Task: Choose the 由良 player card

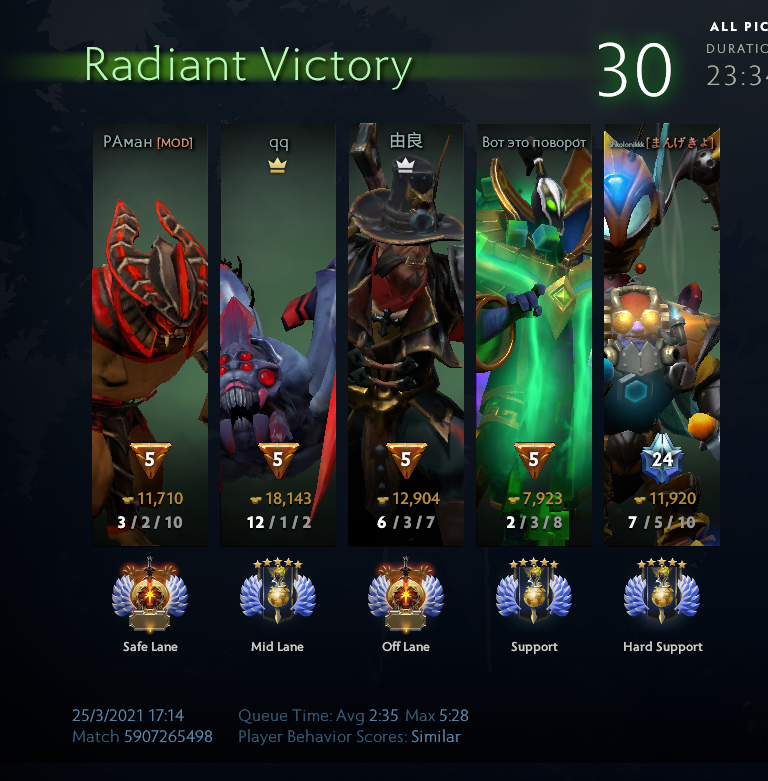Action: [x=405, y=335]
